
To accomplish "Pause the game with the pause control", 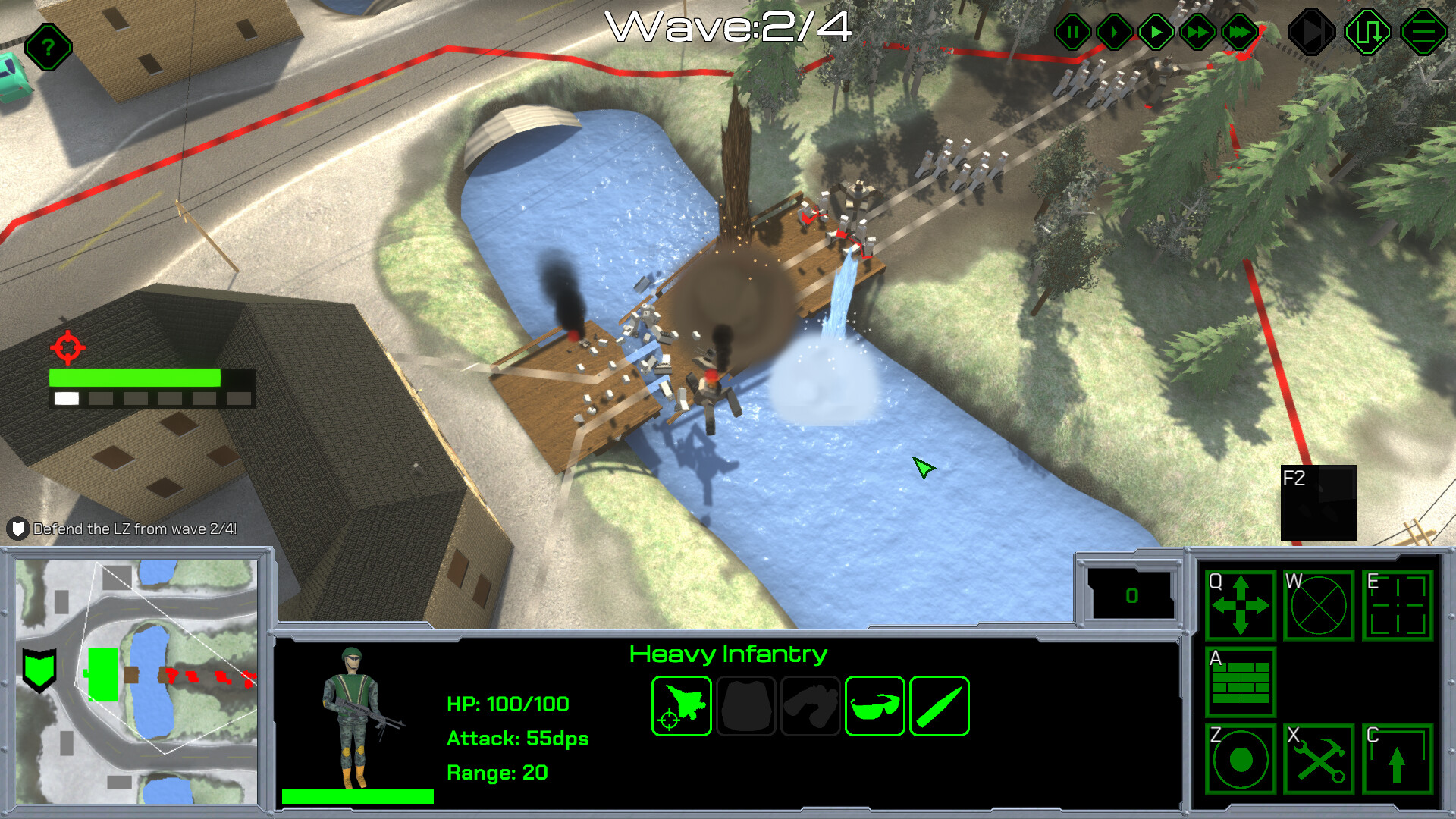I will 1072,31.
